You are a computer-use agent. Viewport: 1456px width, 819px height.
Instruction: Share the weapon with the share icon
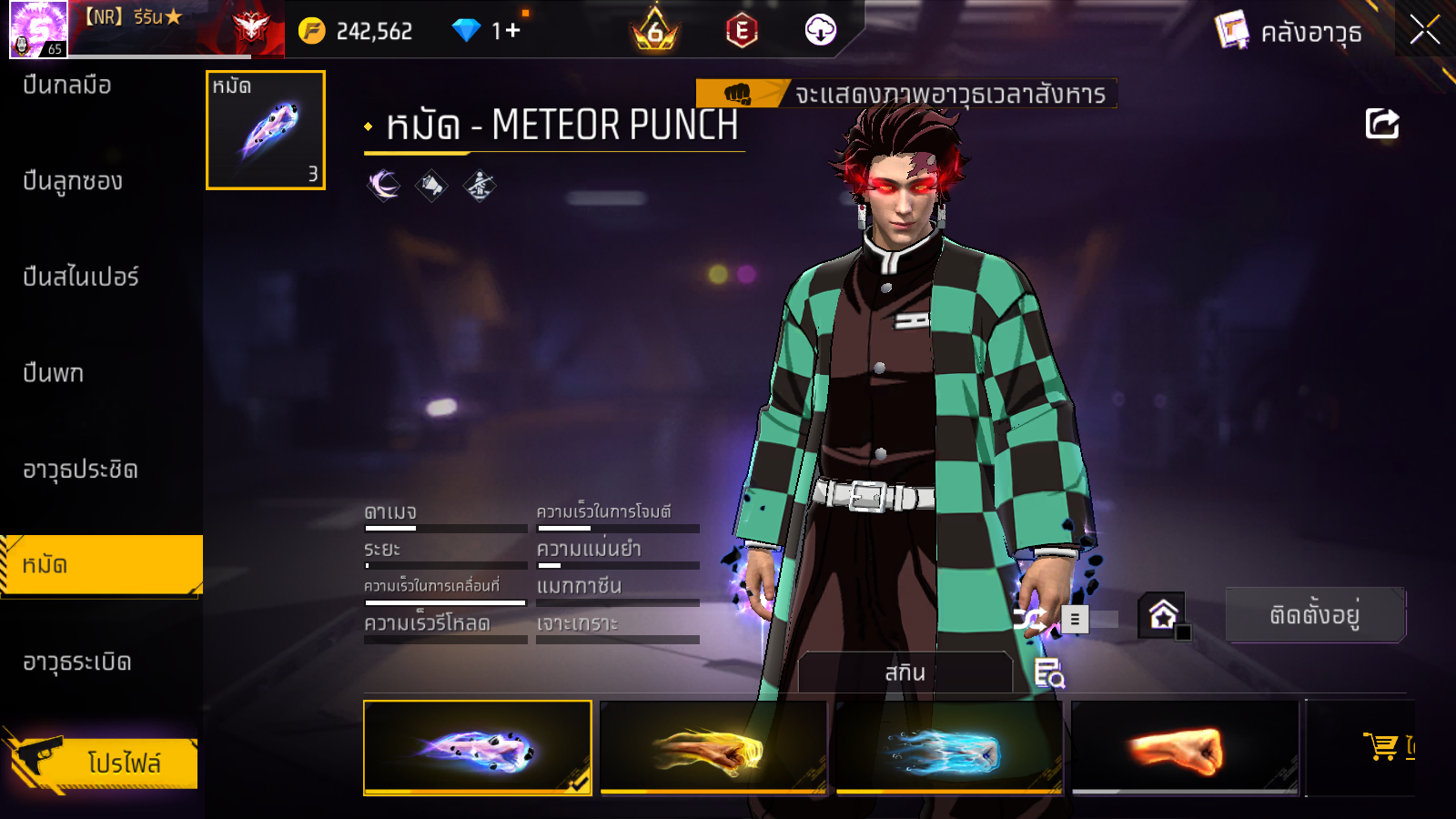pos(1381,124)
